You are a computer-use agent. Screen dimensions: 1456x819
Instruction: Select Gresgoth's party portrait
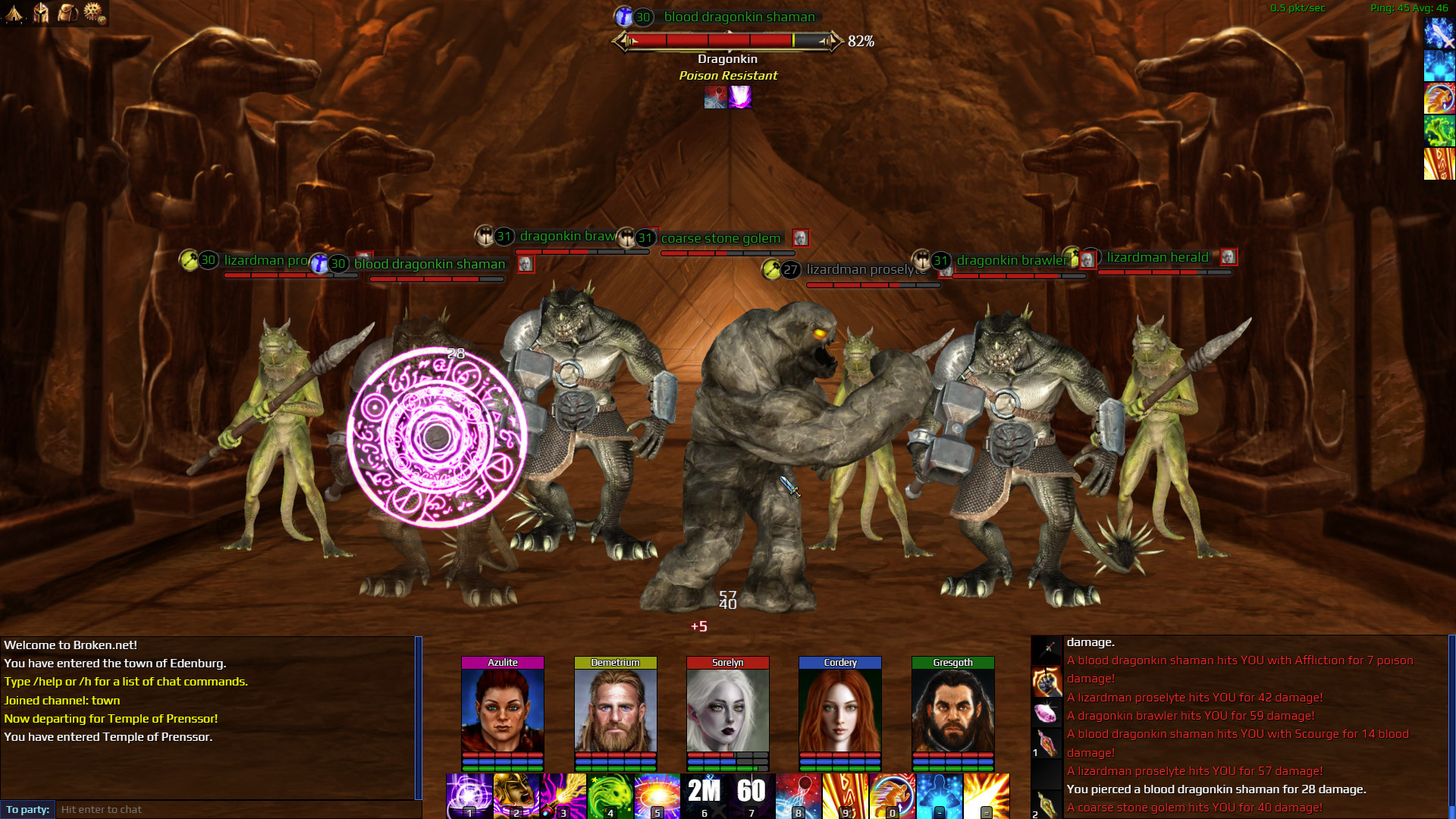point(952,709)
